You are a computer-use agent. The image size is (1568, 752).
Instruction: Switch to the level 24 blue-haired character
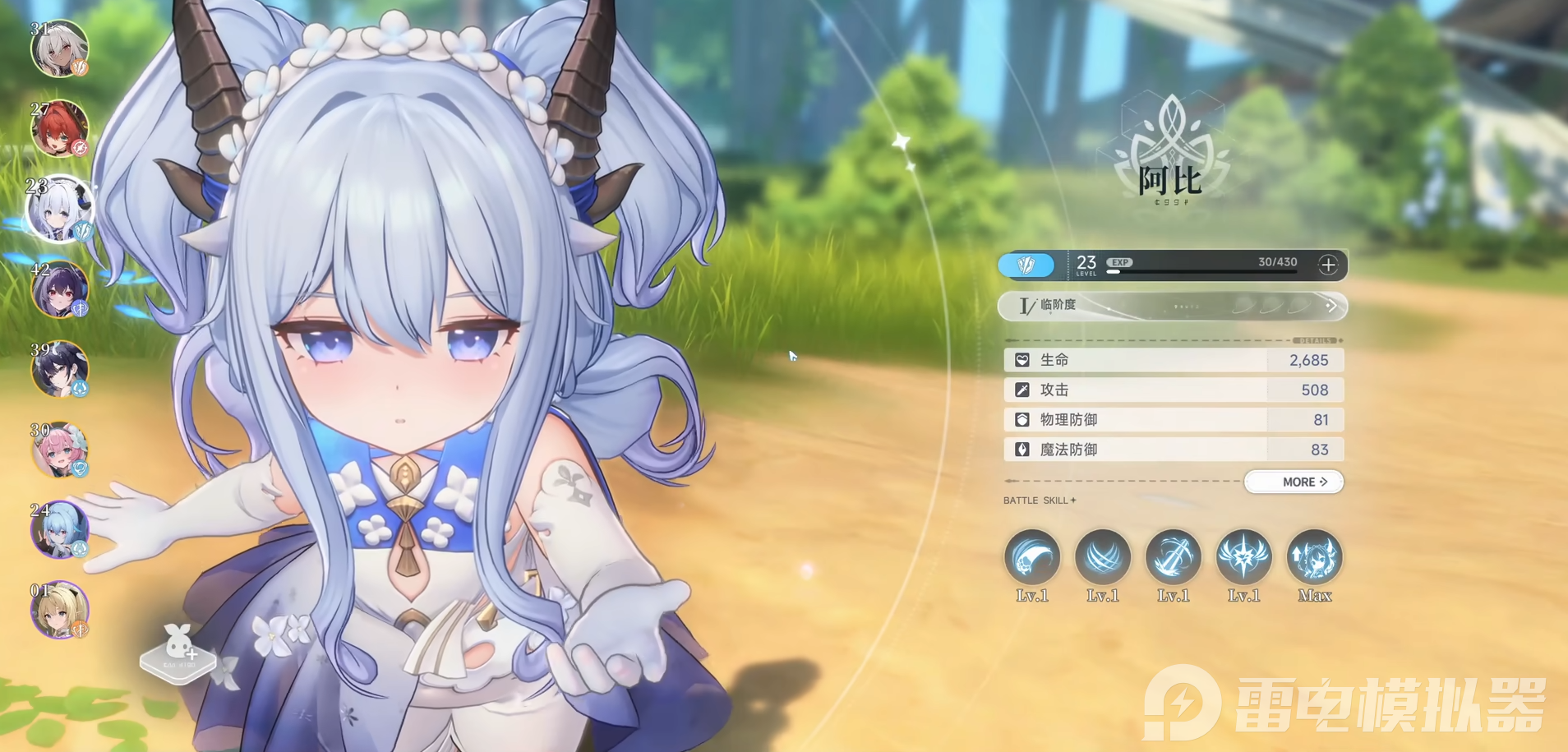59,530
